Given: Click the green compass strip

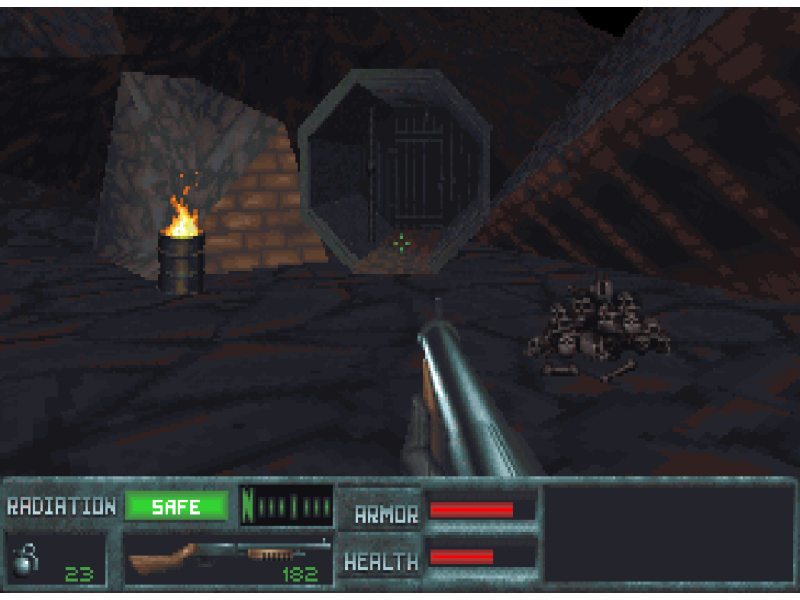Looking at the screenshot, I should 287,505.
